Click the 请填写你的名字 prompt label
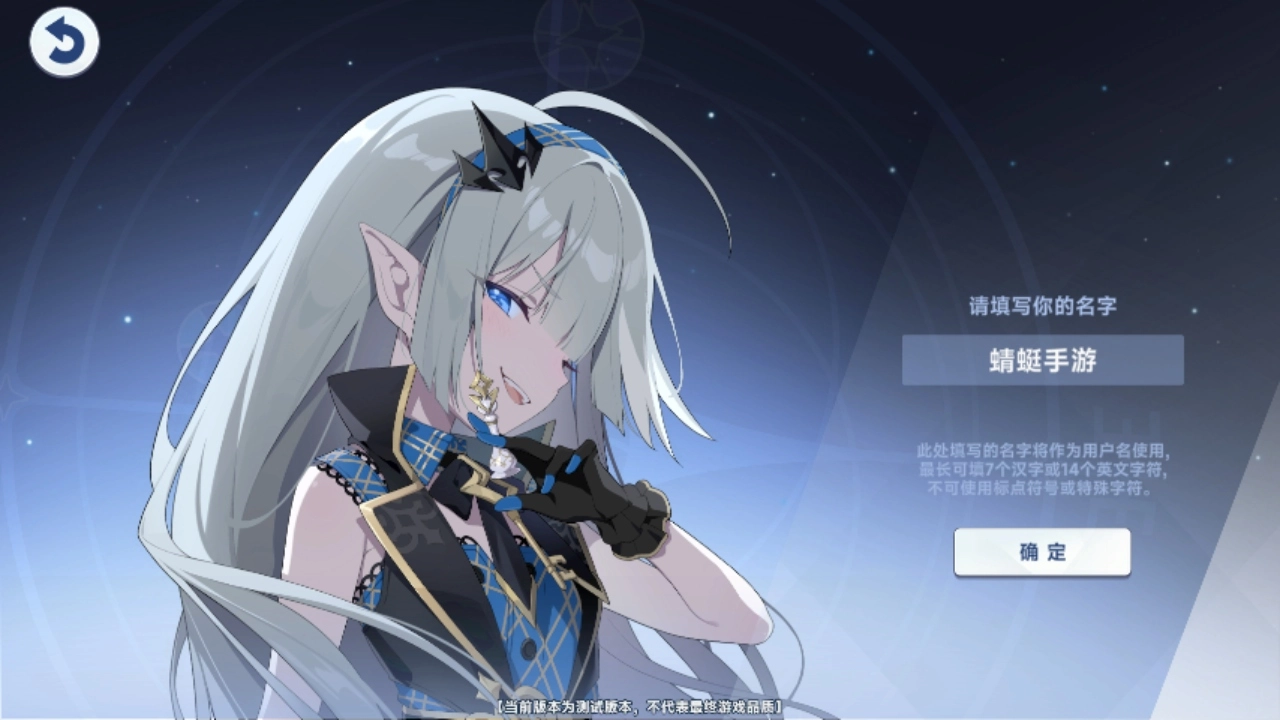Screen dimensions: 1280x720 (x=1042, y=307)
